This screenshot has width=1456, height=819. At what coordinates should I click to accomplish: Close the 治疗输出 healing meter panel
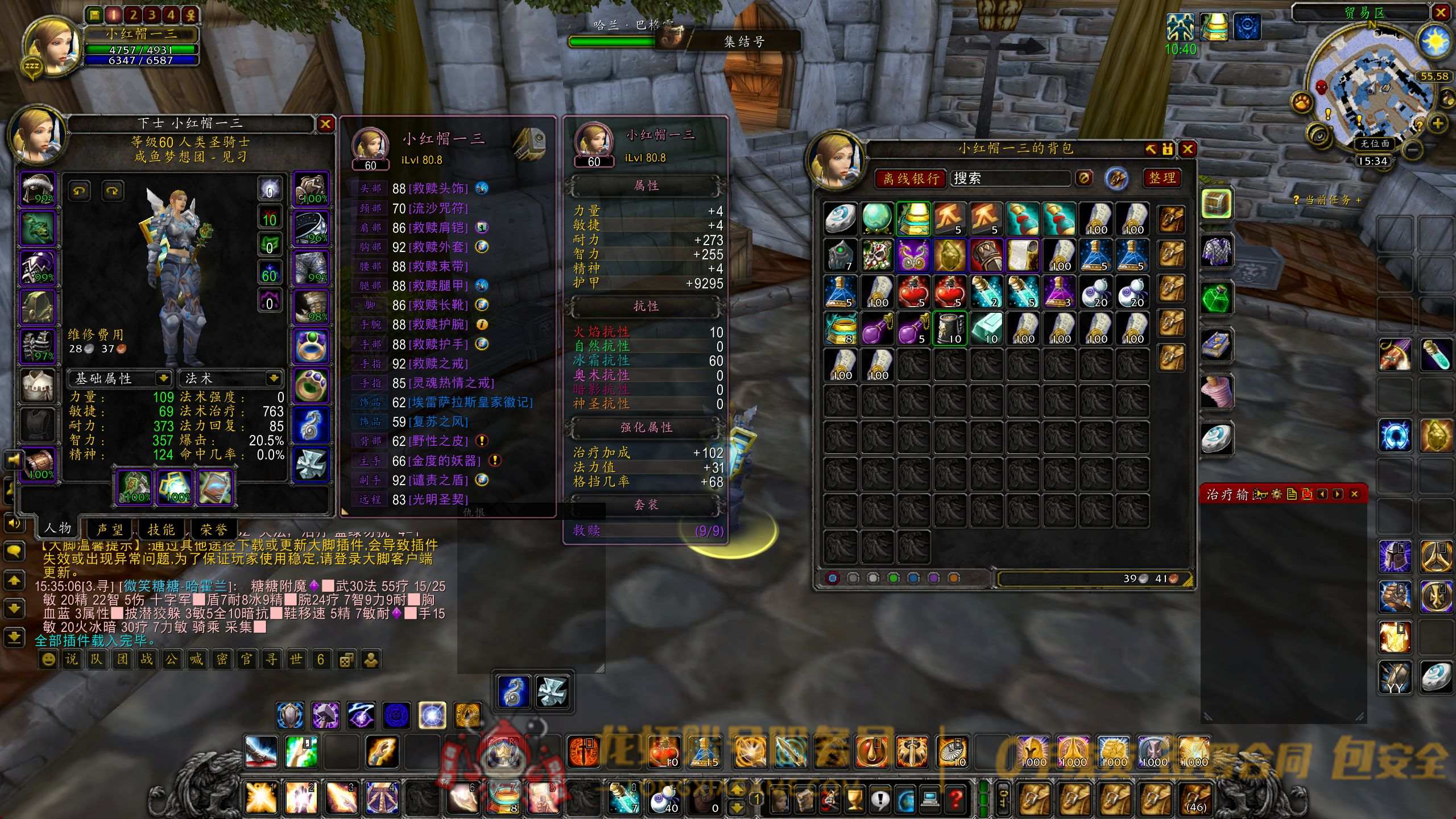click(x=1354, y=494)
